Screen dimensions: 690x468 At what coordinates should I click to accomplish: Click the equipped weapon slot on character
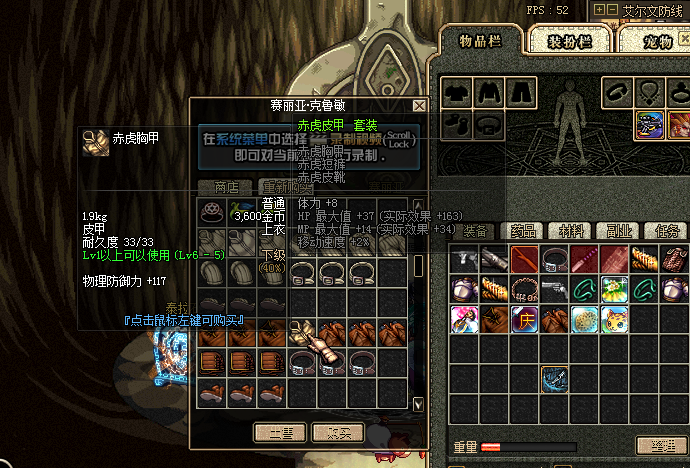point(651,125)
